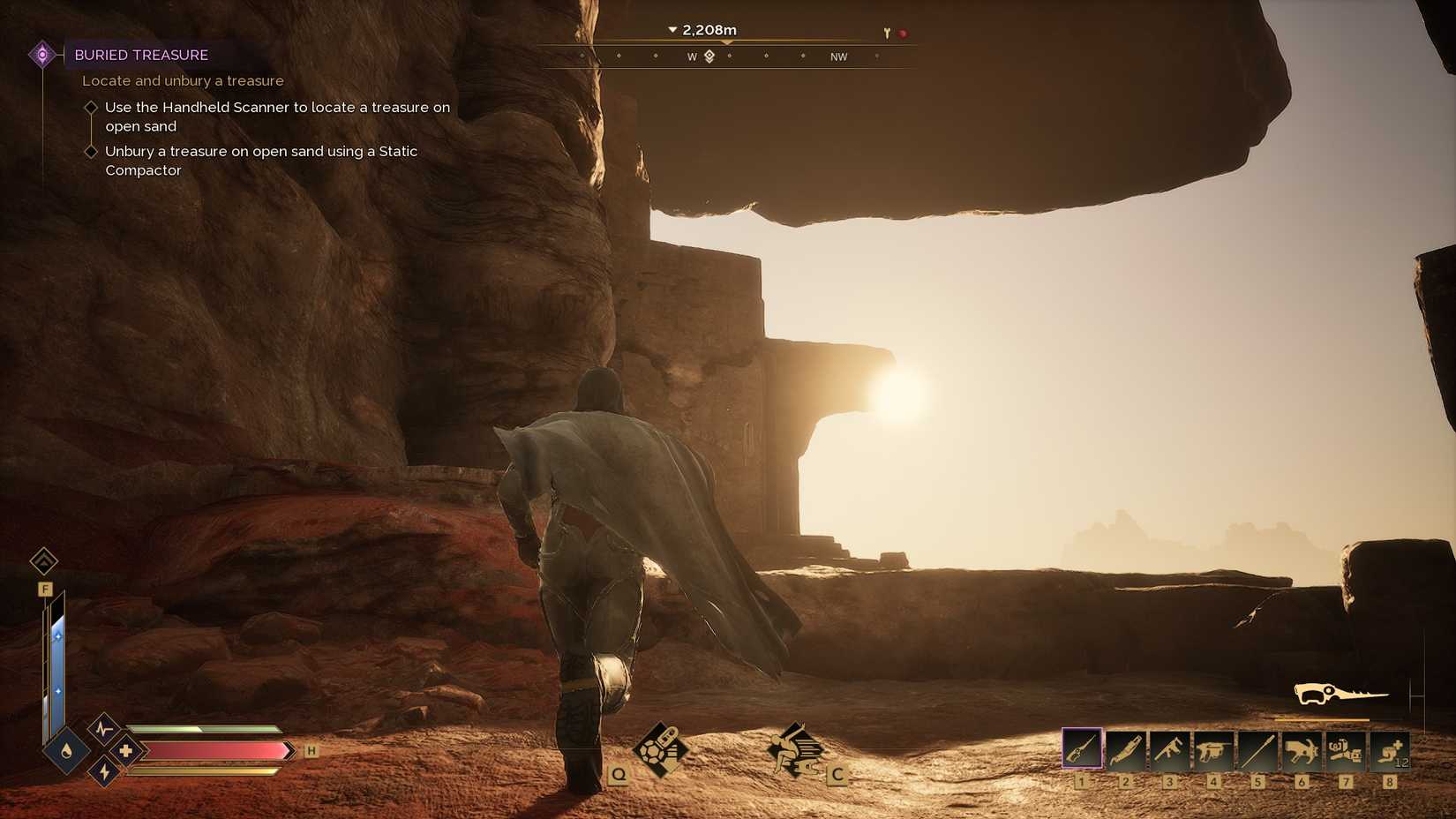Toggle the first treasure objective diamond marker
This screenshot has height=819, width=1456.
pyautogui.click(x=92, y=106)
